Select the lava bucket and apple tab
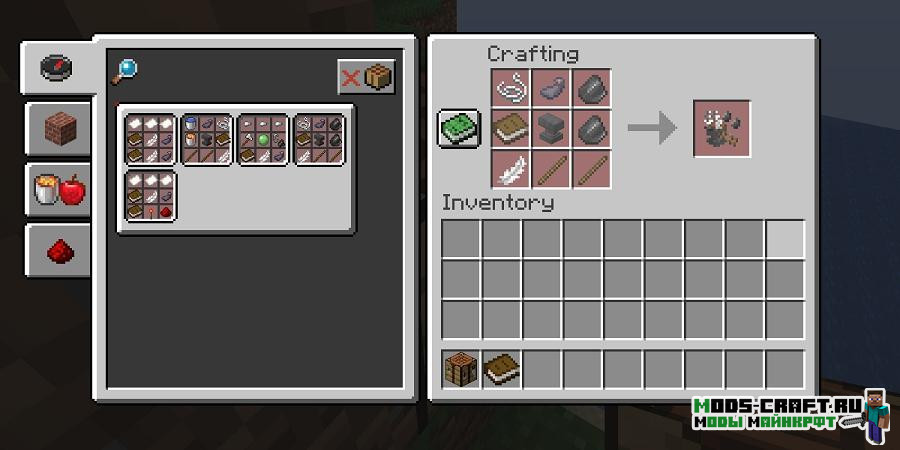The height and width of the screenshot is (450, 900). [x=57, y=188]
